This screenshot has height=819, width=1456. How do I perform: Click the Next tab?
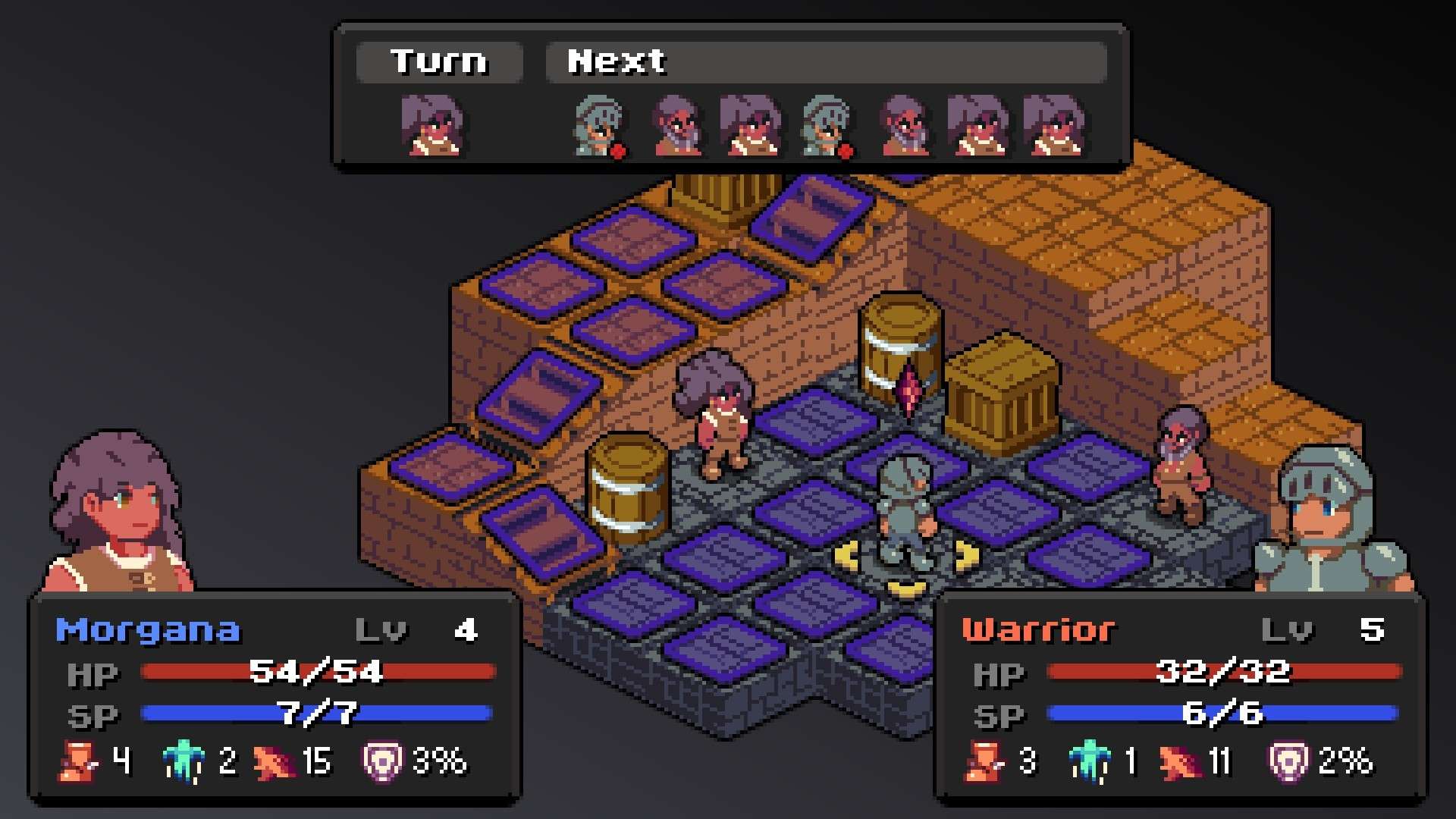(x=616, y=61)
